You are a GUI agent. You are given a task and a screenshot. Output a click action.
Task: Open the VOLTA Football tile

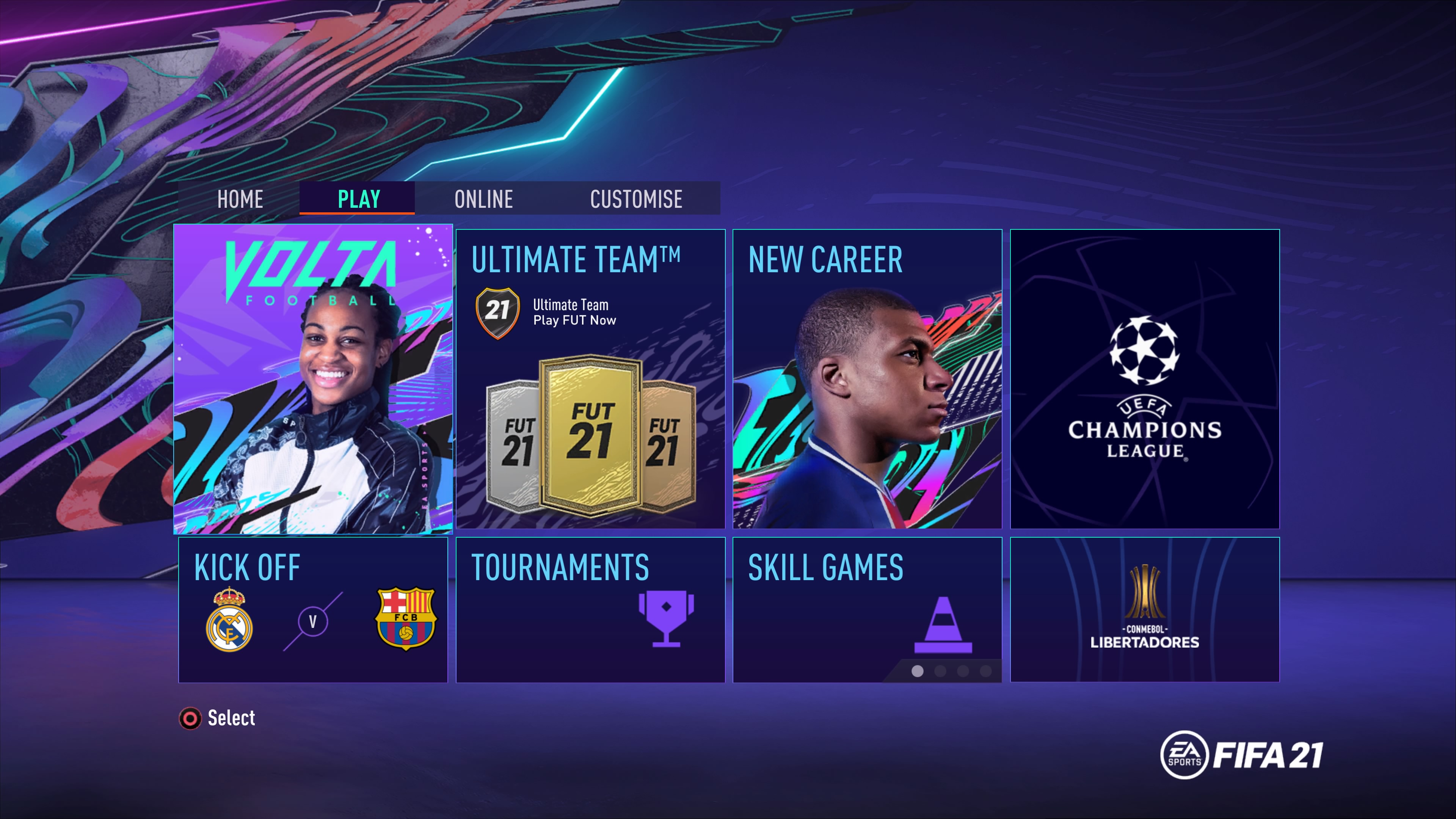pyautogui.click(x=313, y=379)
